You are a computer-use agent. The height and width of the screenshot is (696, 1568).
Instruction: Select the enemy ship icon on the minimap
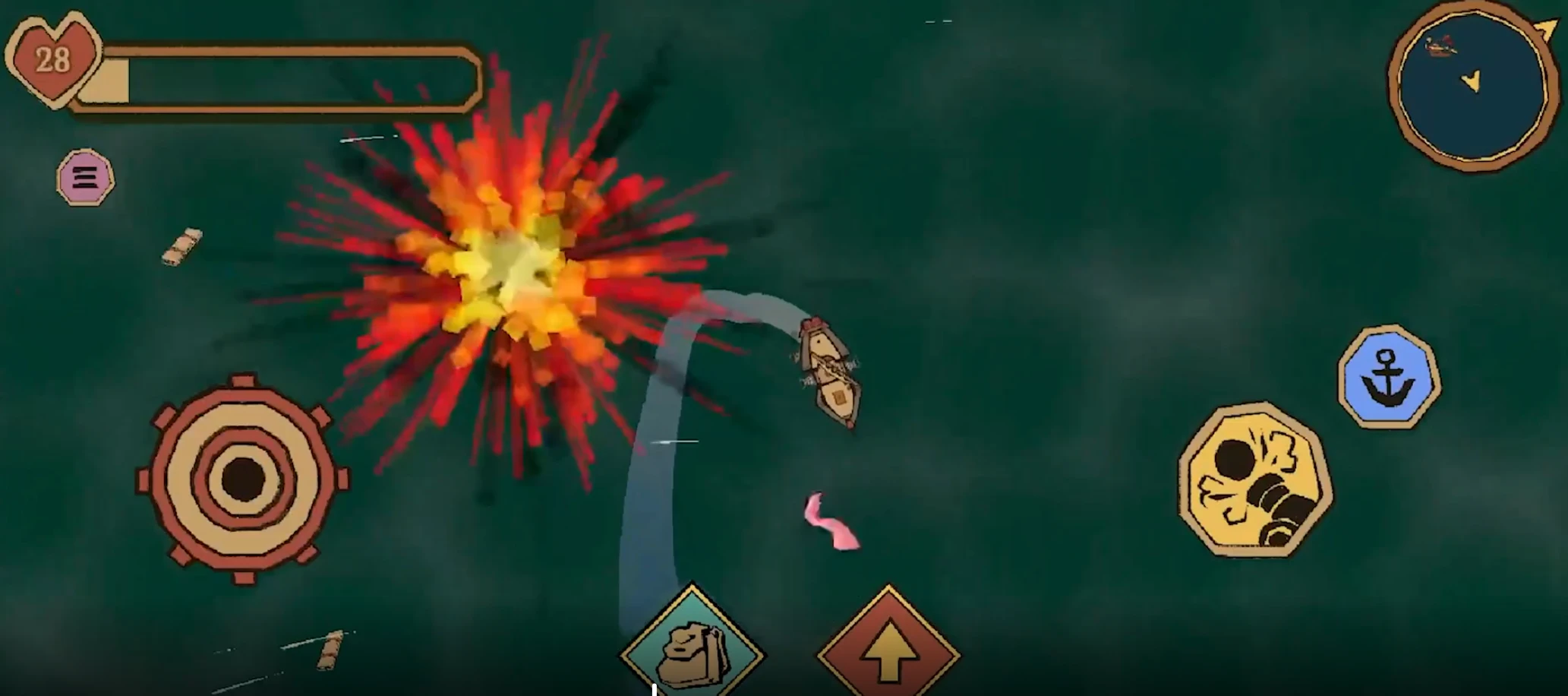(1439, 44)
